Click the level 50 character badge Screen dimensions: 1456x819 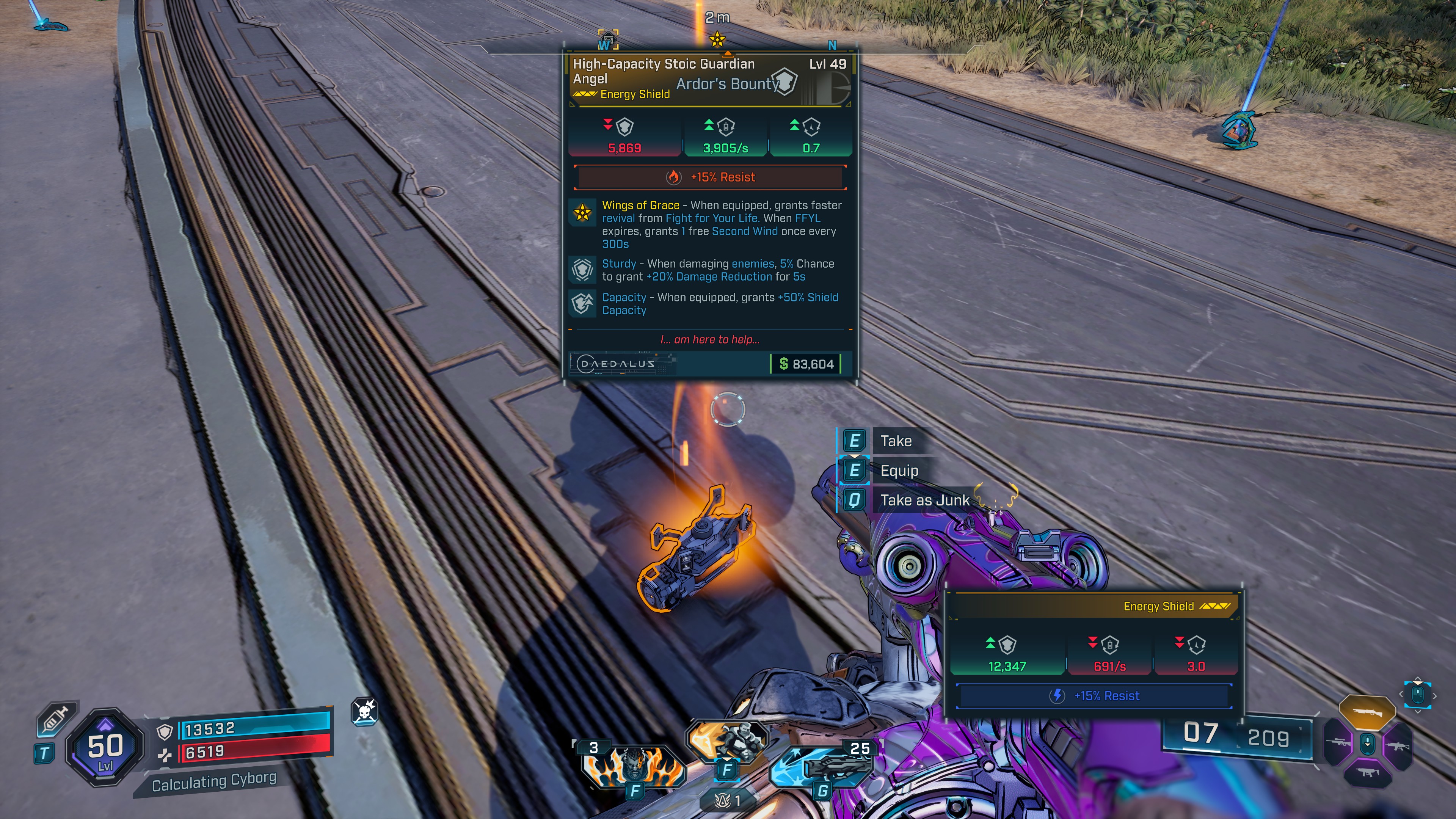[x=105, y=748]
